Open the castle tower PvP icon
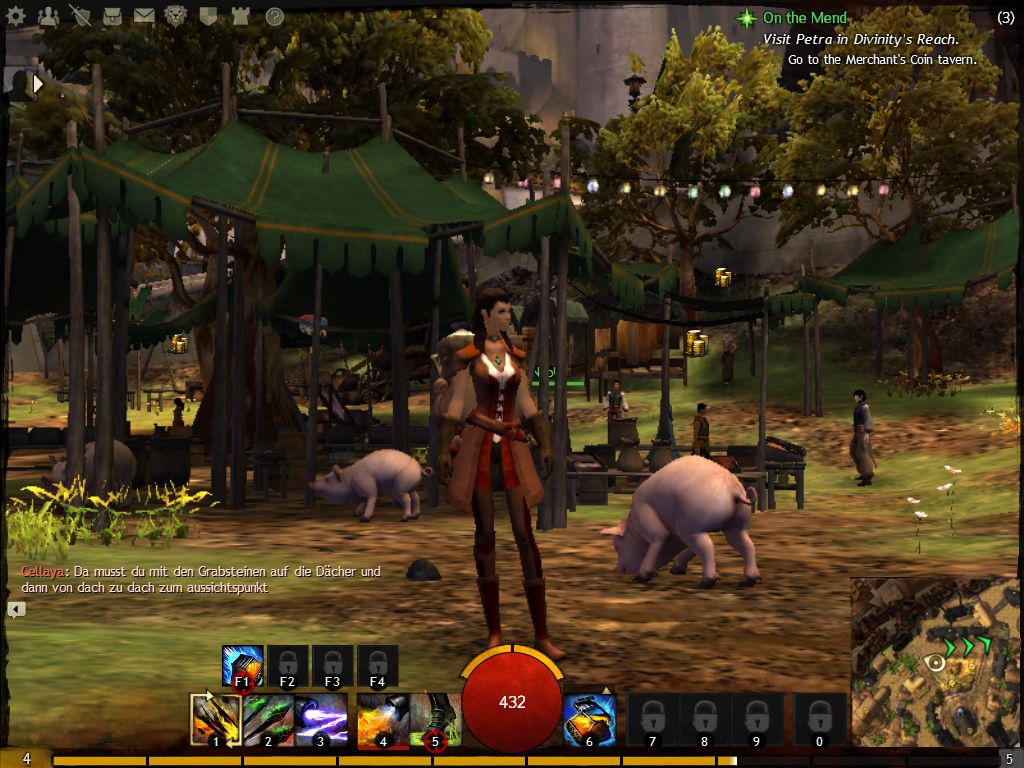Screen dimensions: 1024x768 click(240, 16)
